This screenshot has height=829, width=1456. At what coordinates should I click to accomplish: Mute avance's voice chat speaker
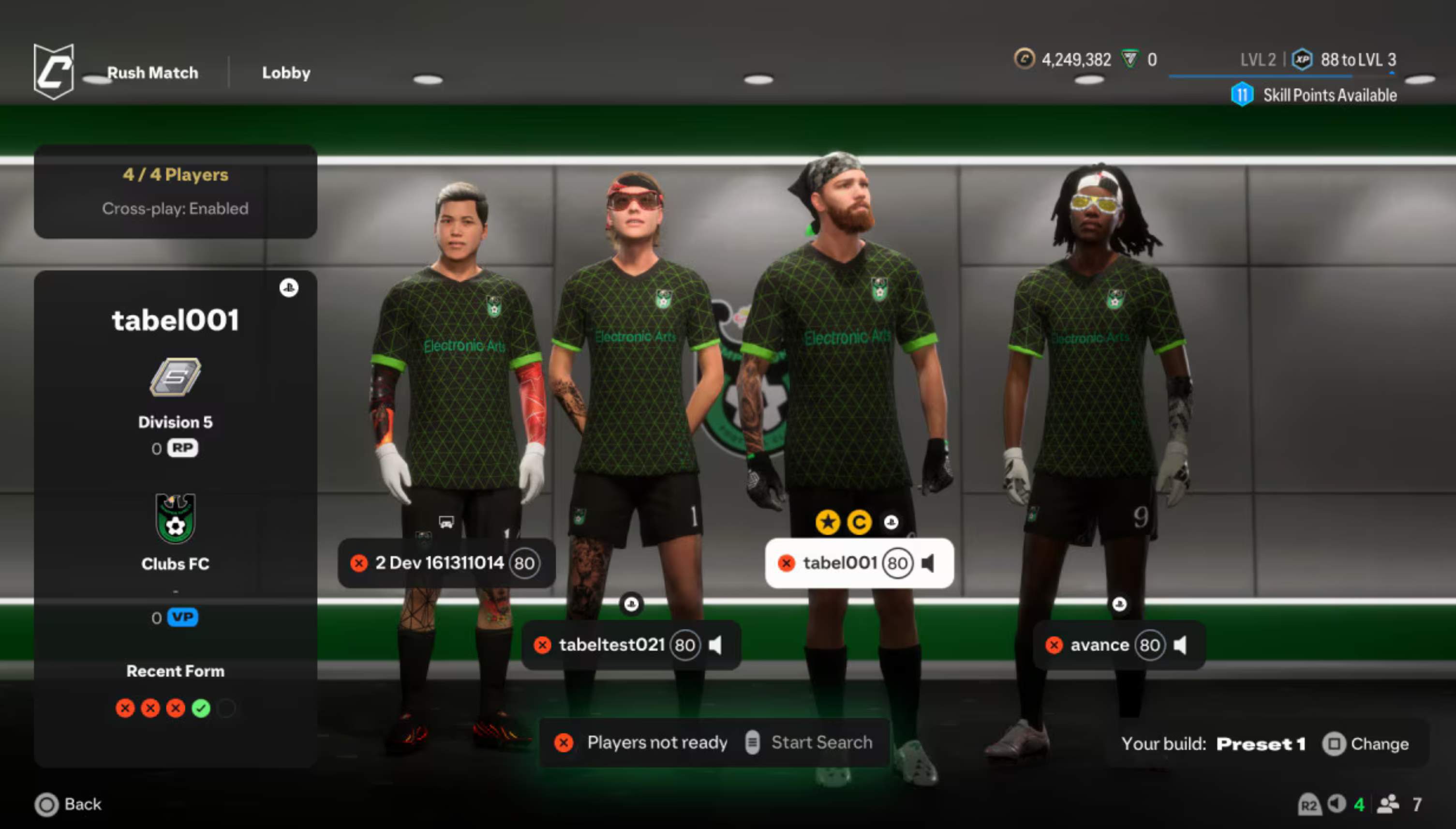pyautogui.click(x=1181, y=645)
